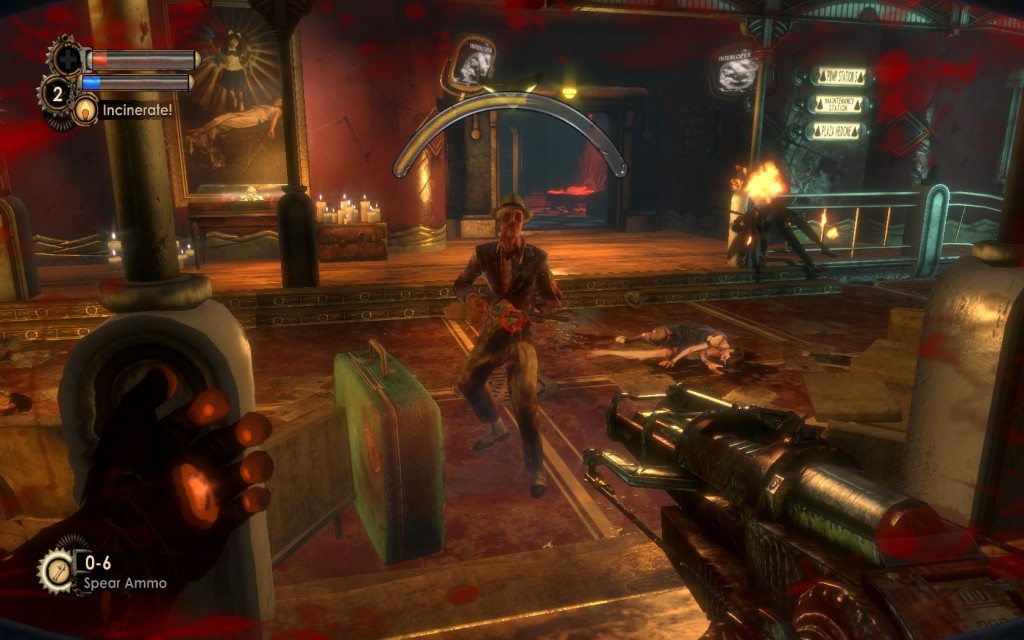The width and height of the screenshot is (1024, 640).
Task: Select the Spear Ammo type icon
Action: [56, 571]
